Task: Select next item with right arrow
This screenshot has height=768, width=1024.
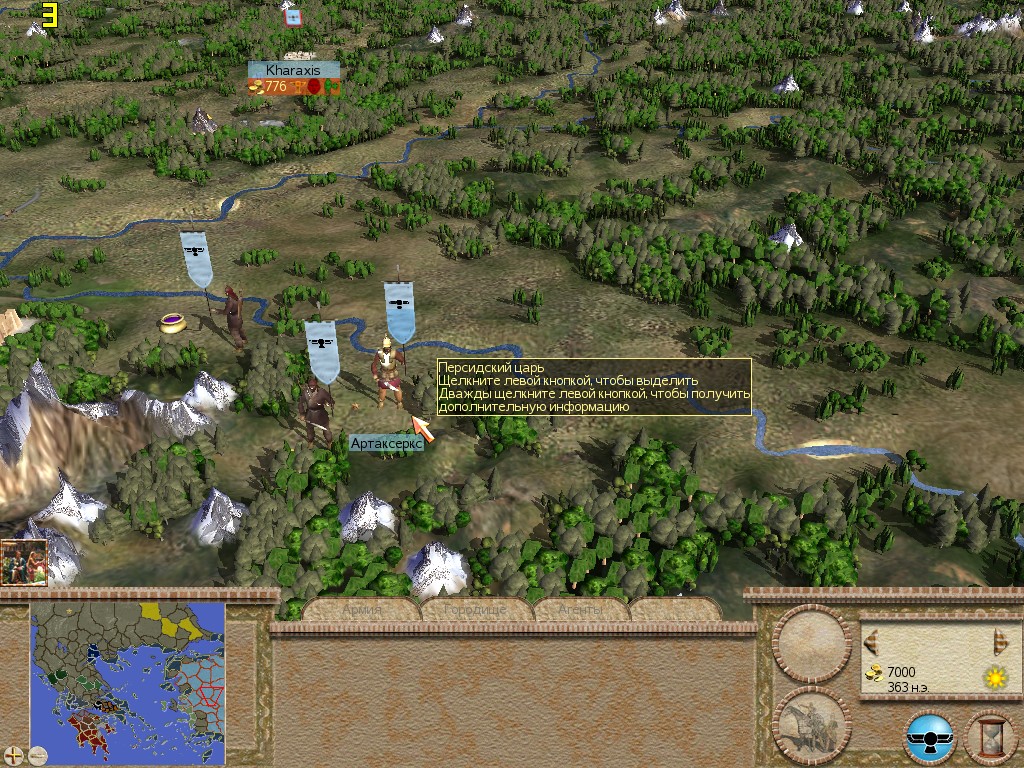Action: coord(1000,641)
